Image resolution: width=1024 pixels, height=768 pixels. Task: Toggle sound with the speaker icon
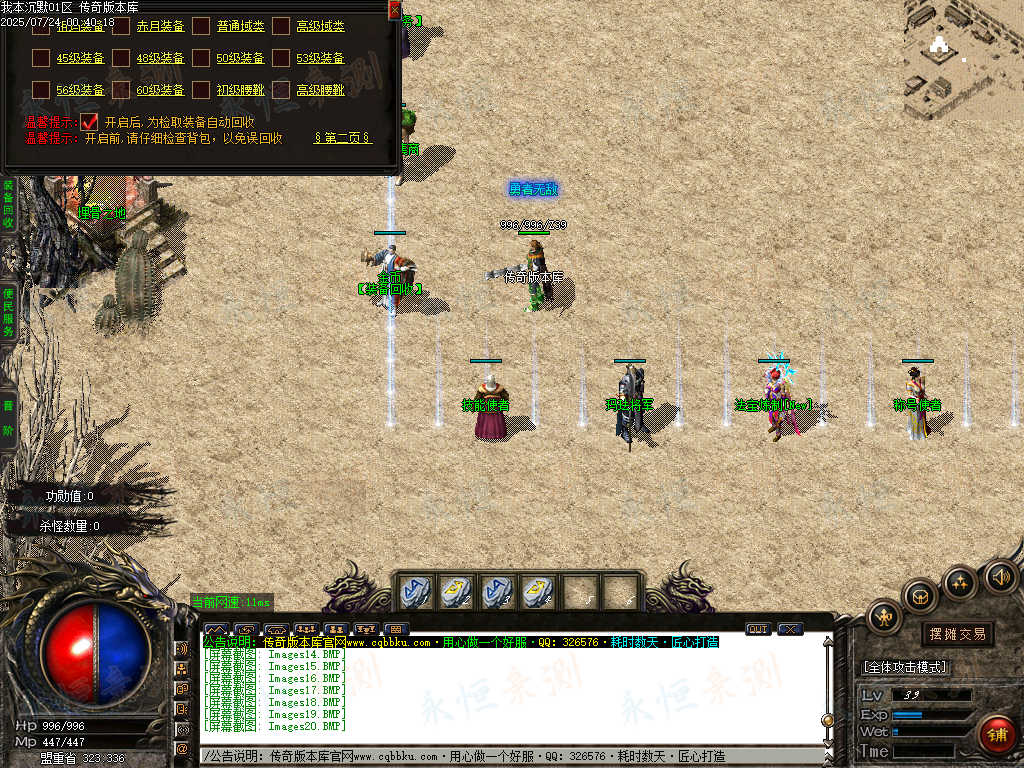(x=1000, y=576)
